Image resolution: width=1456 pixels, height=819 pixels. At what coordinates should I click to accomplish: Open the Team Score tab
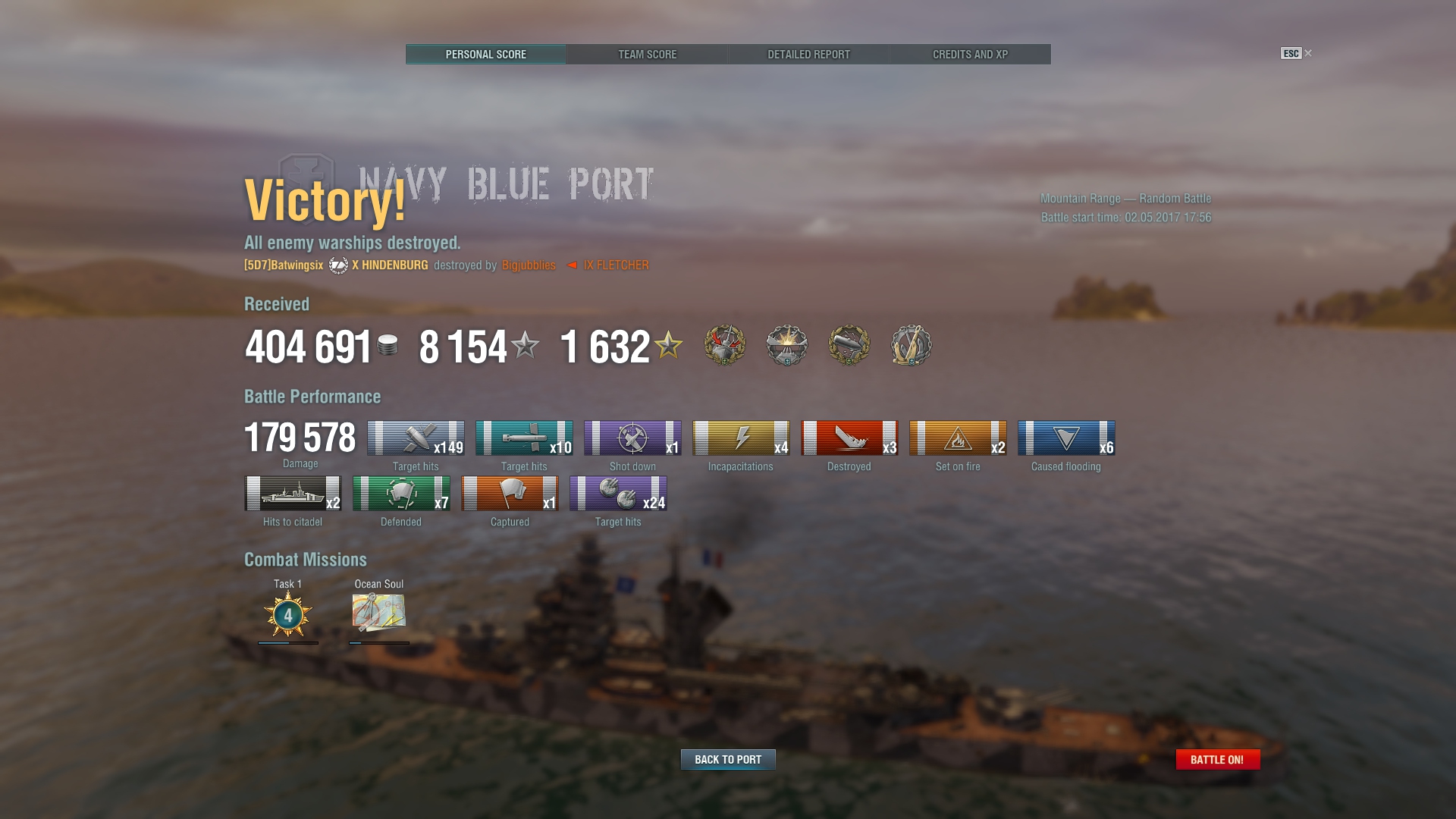pos(647,55)
